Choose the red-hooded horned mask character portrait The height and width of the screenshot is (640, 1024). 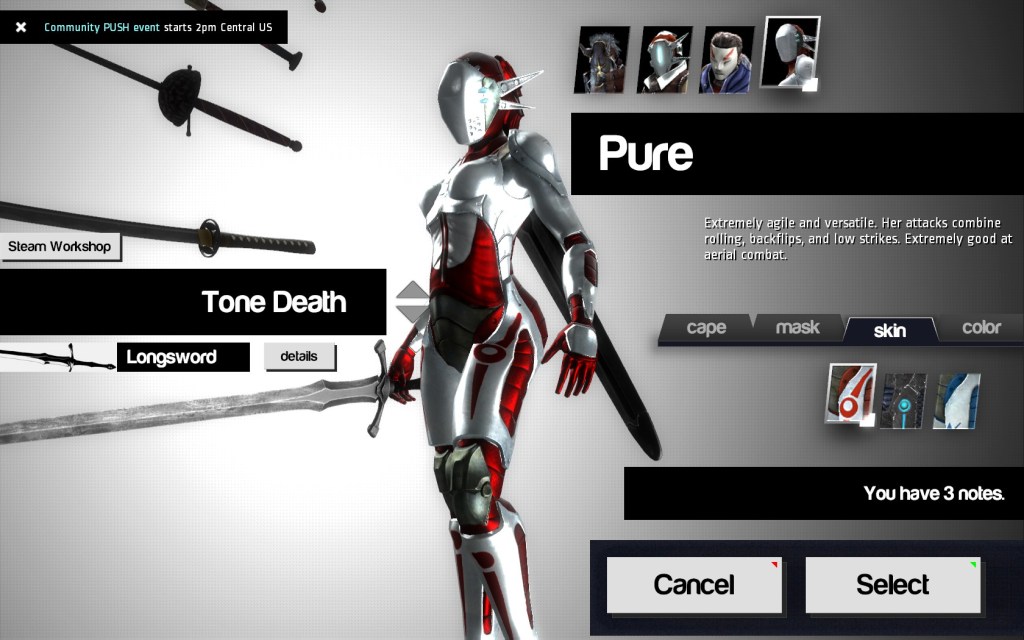[665, 60]
